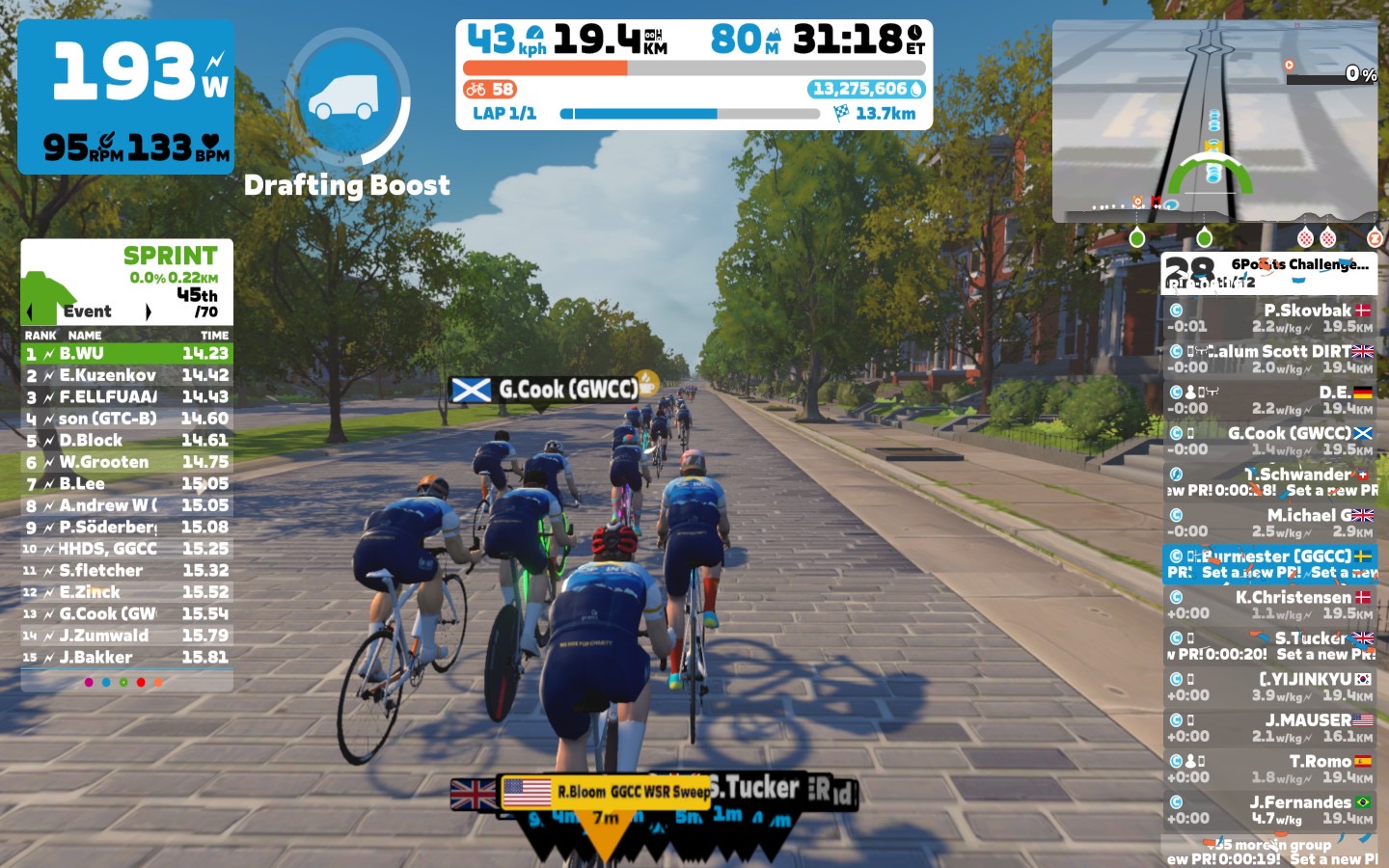This screenshot has height=868, width=1389.
Task: Select the YIJINKYU rider row
Action: pyautogui.click(x=1269, y=687)
